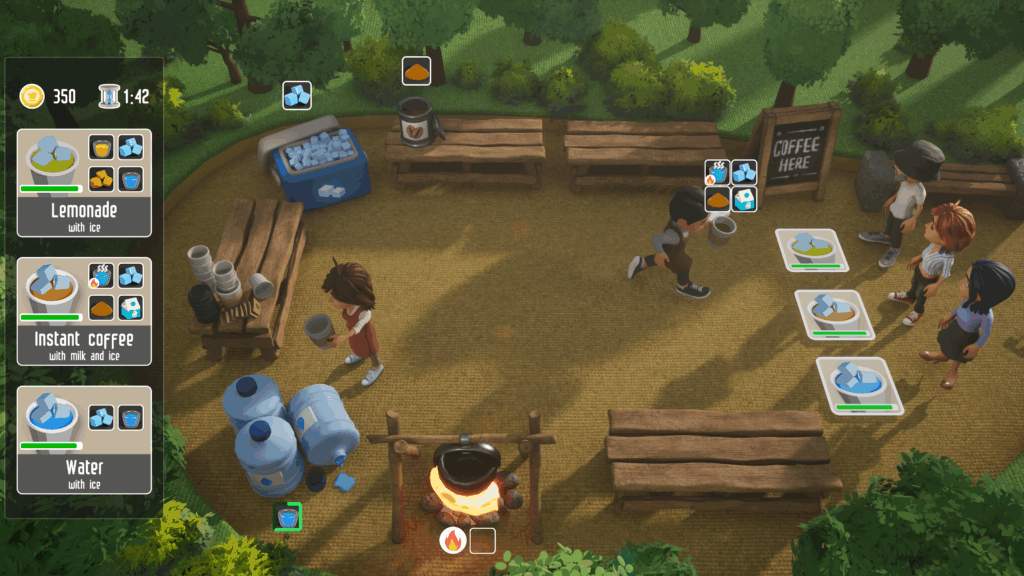Click the customer's iced coffee order bubble

pyautogui.click(x=834, y=314)
